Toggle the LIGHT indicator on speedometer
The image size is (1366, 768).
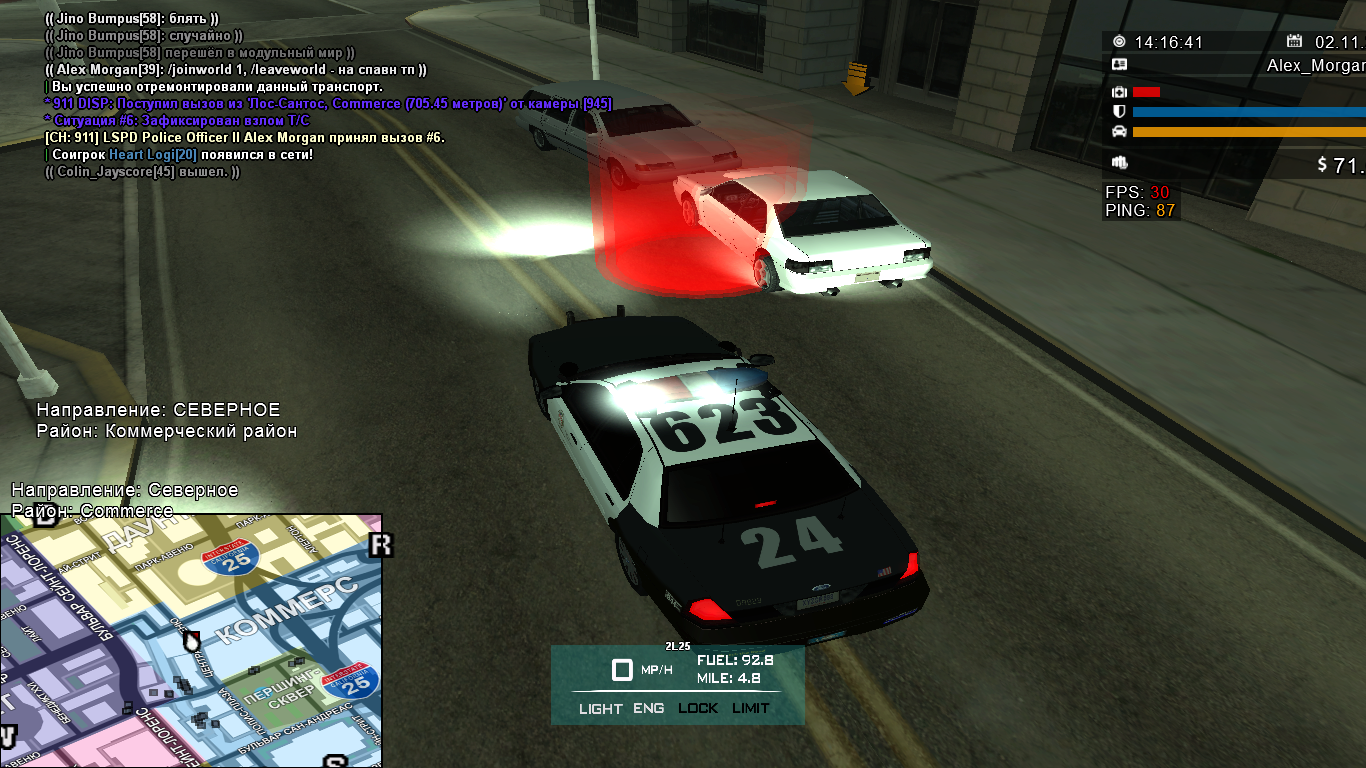coord(600,708)
